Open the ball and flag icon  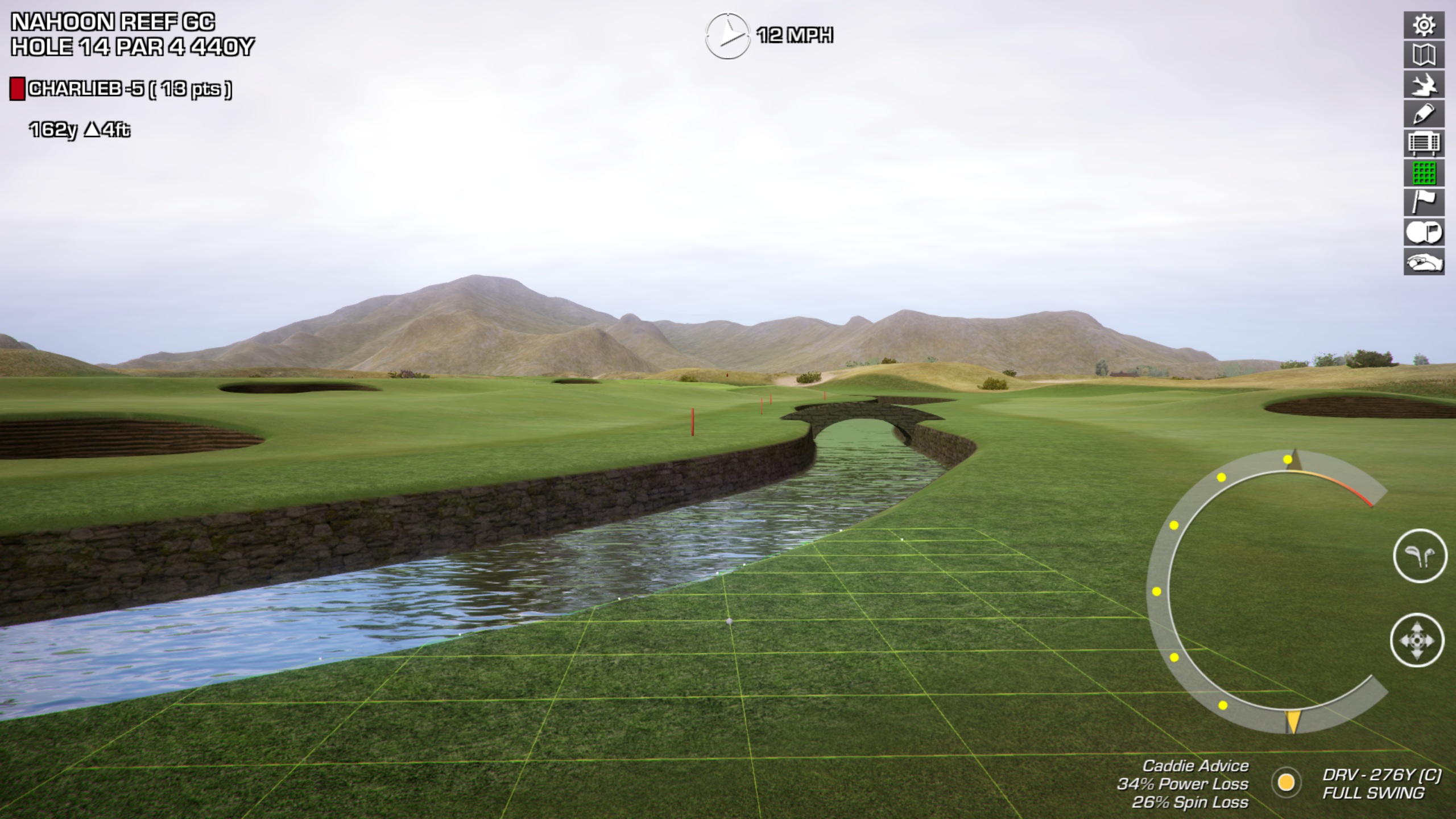pos(1424,233)
